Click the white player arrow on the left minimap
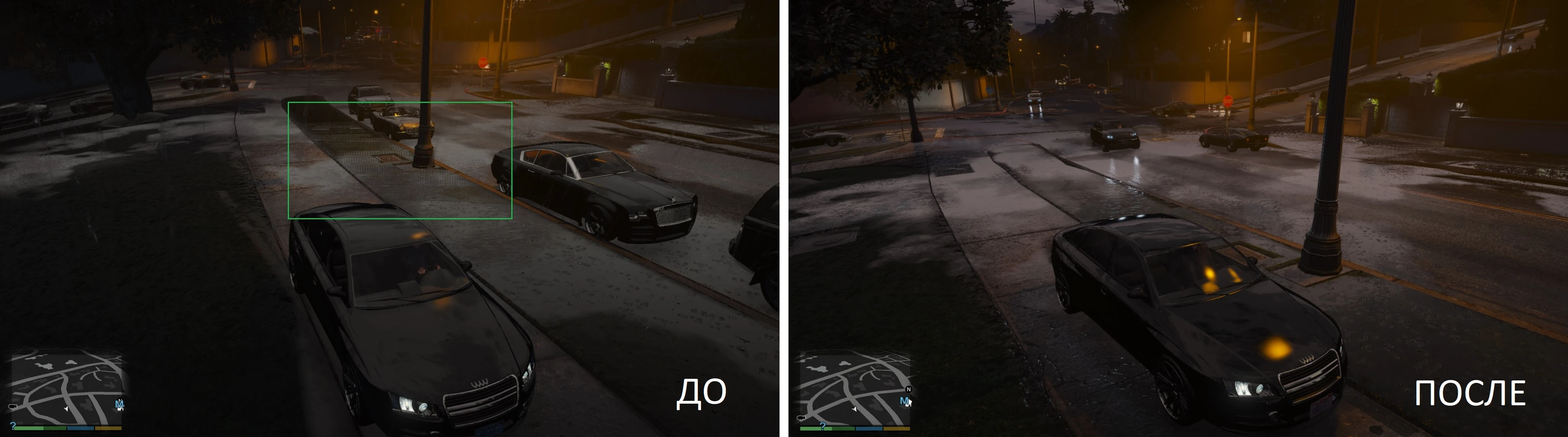Viewport: 1568px width, 437px height. click(x=66, y=410)
